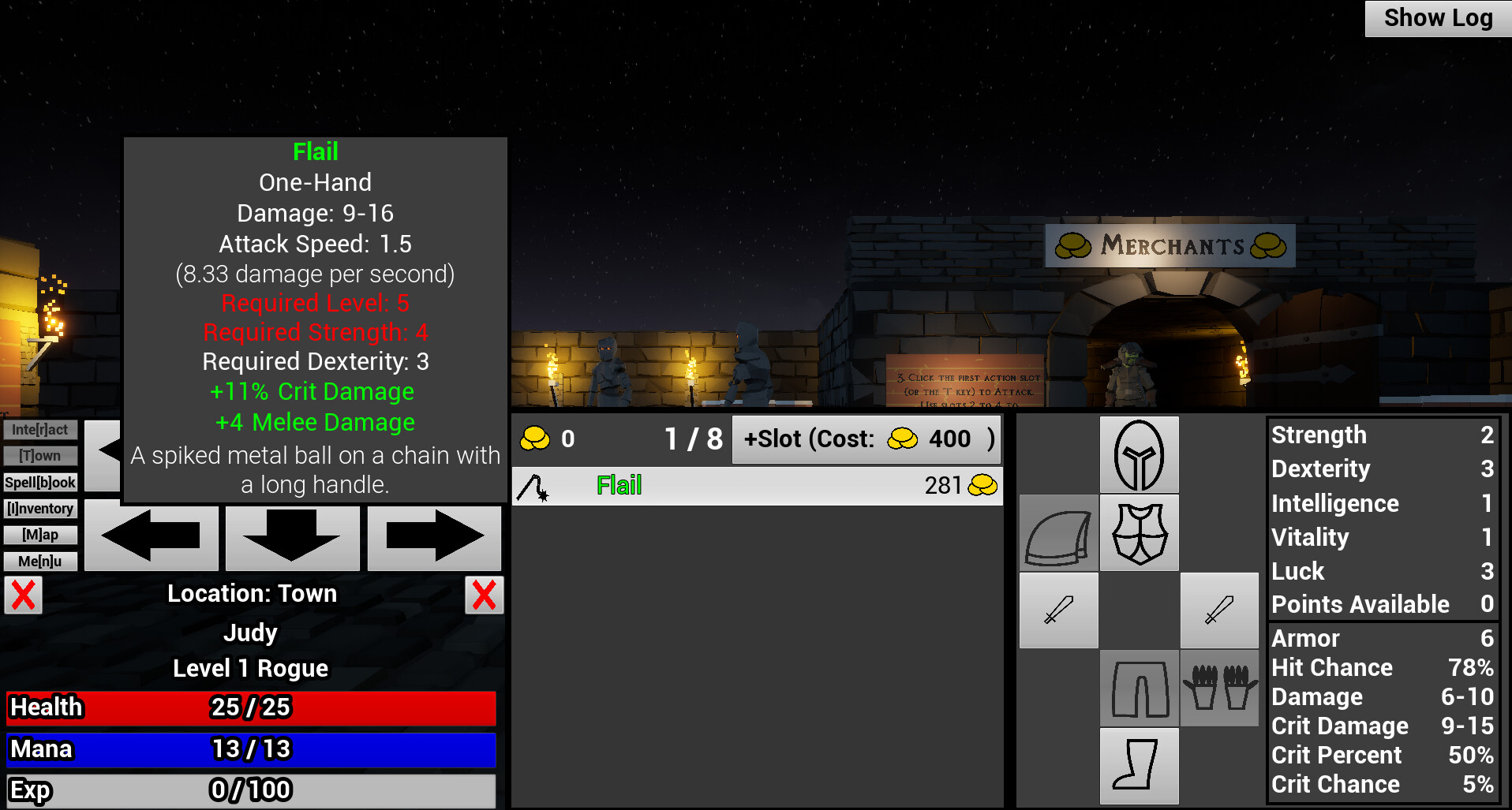Switch to the Spell[b]ook tab

[39, 482]
